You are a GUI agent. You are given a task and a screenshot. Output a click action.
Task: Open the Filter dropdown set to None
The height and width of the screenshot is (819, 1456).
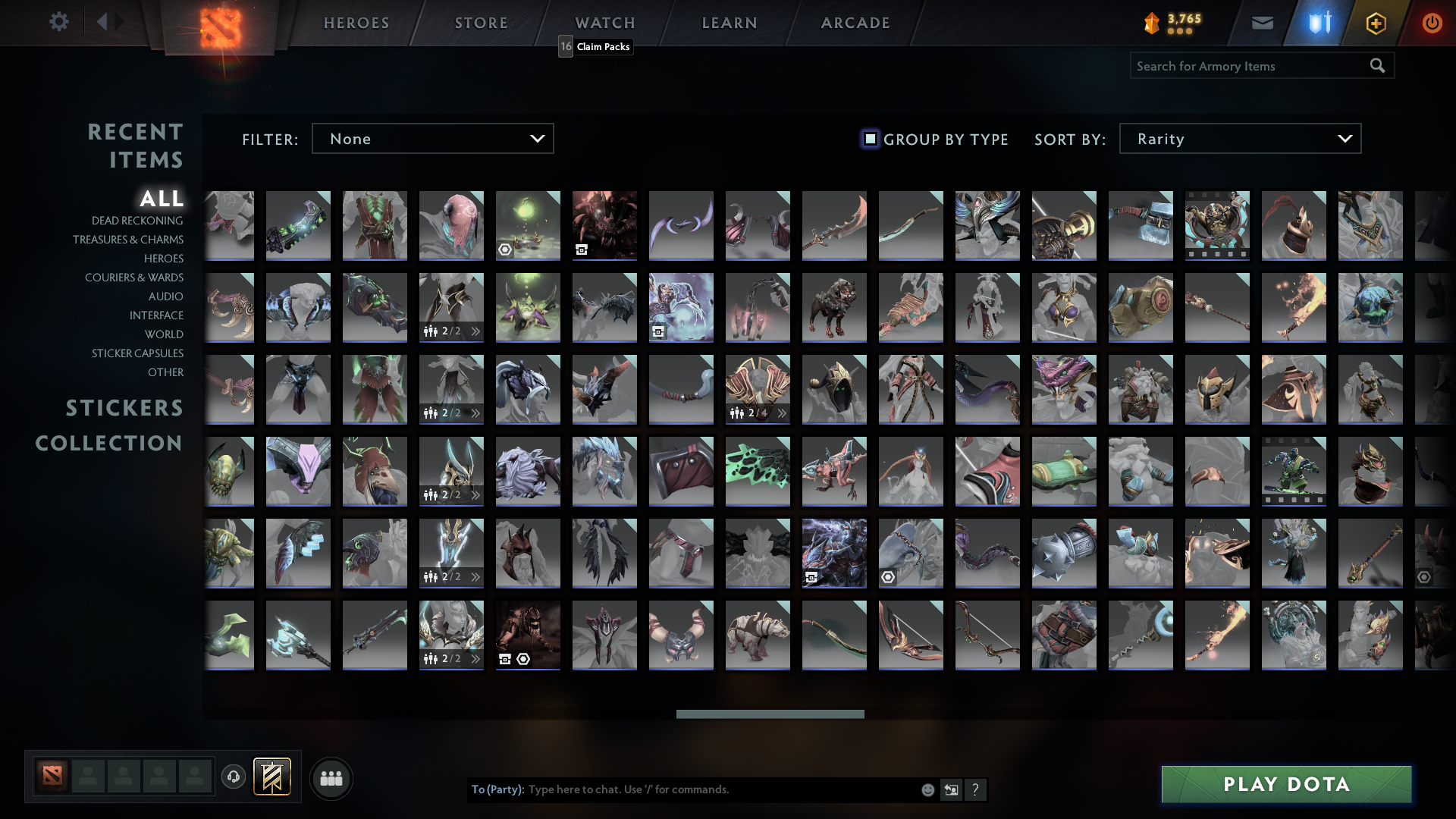tap(432, 138)
